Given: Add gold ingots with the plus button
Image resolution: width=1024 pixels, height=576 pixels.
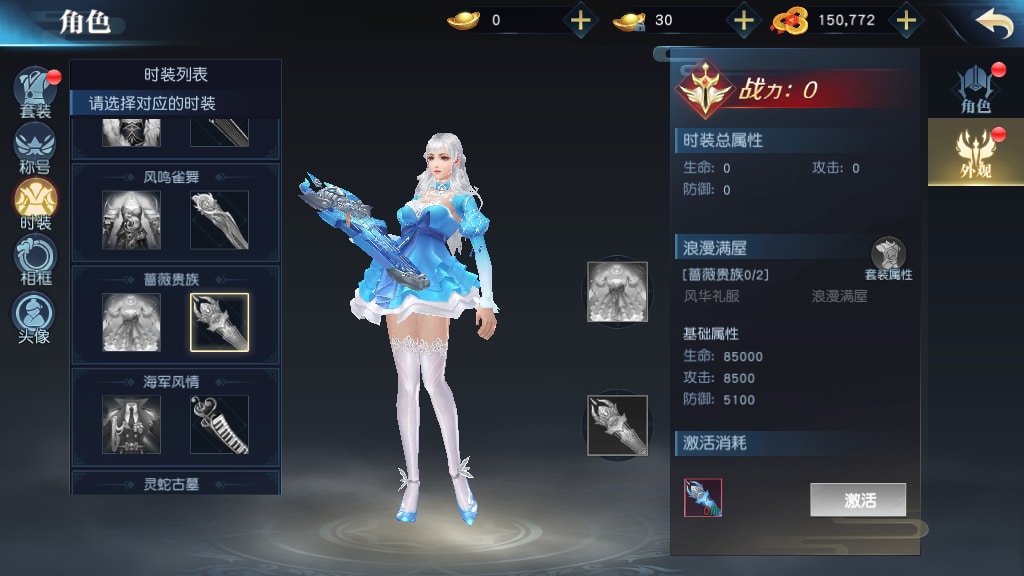Looking at the screenshot, I should (x=580, y=20).
